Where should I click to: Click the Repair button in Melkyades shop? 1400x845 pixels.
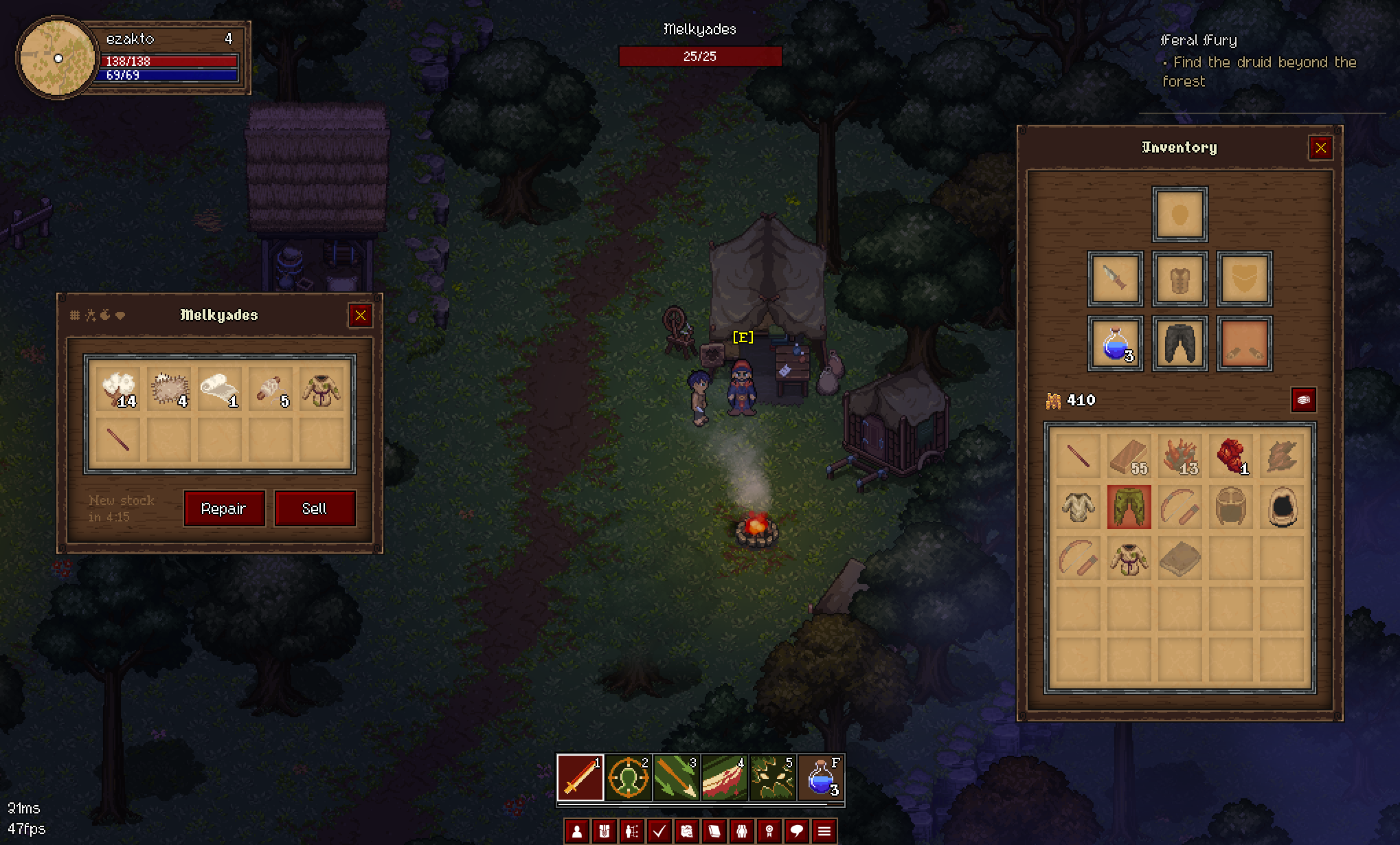tap(224, 508)
